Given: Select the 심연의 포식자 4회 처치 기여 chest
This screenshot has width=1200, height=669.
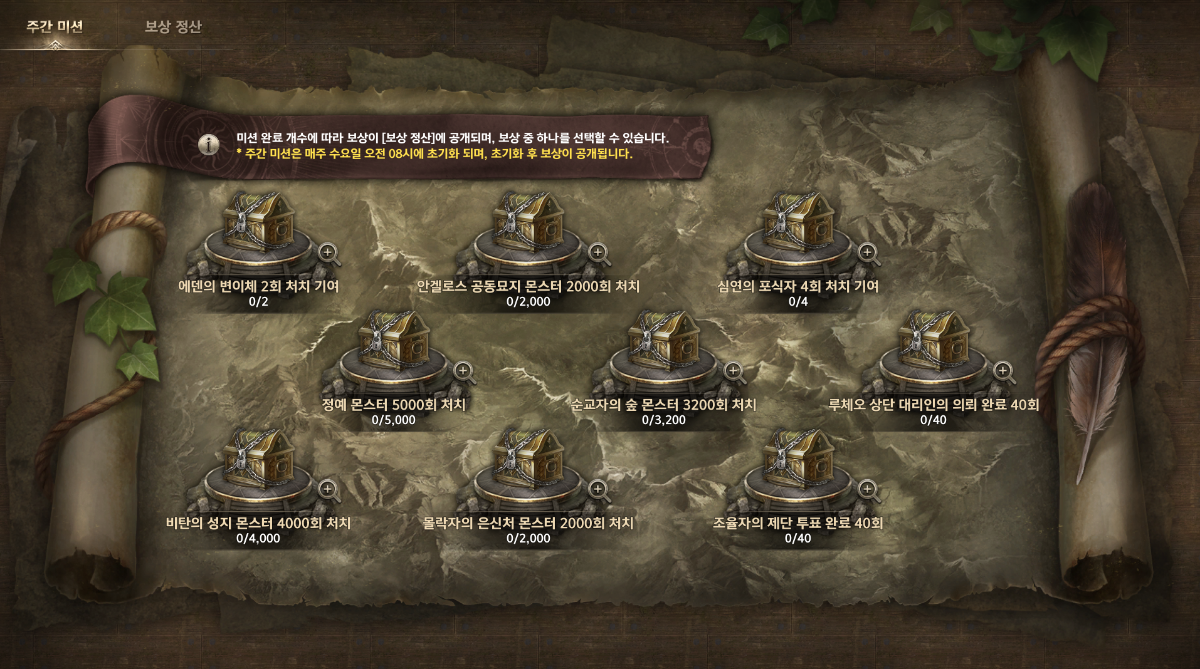Looking at the screenshot, I should pos(799,227).
